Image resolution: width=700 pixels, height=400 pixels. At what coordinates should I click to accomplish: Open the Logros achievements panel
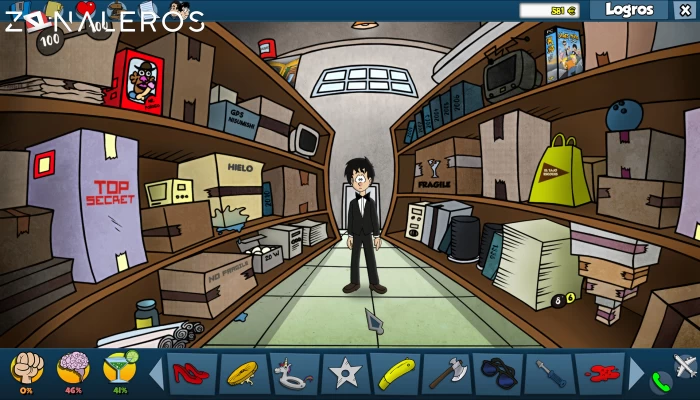628,10
